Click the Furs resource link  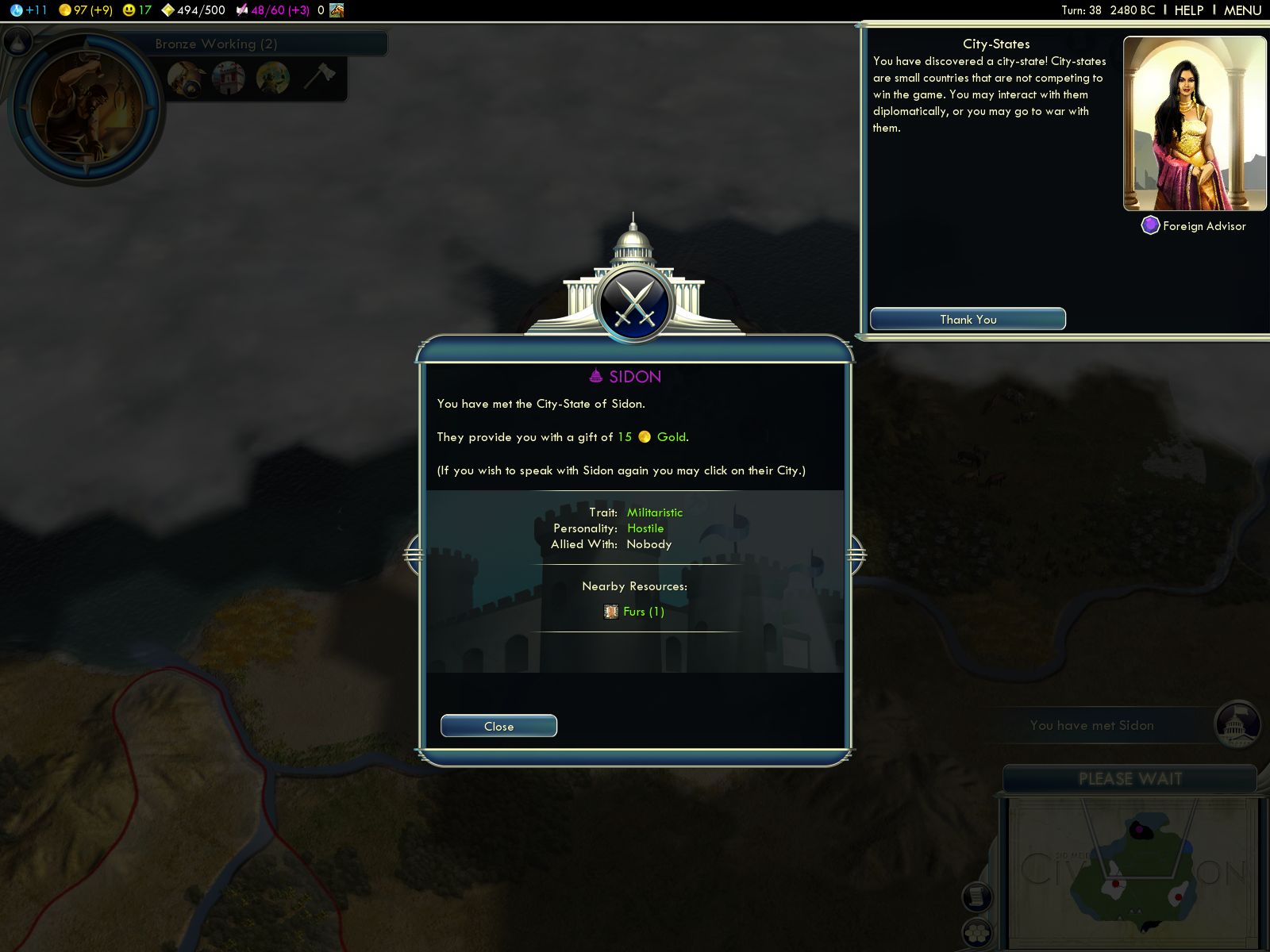coord(643,612)
